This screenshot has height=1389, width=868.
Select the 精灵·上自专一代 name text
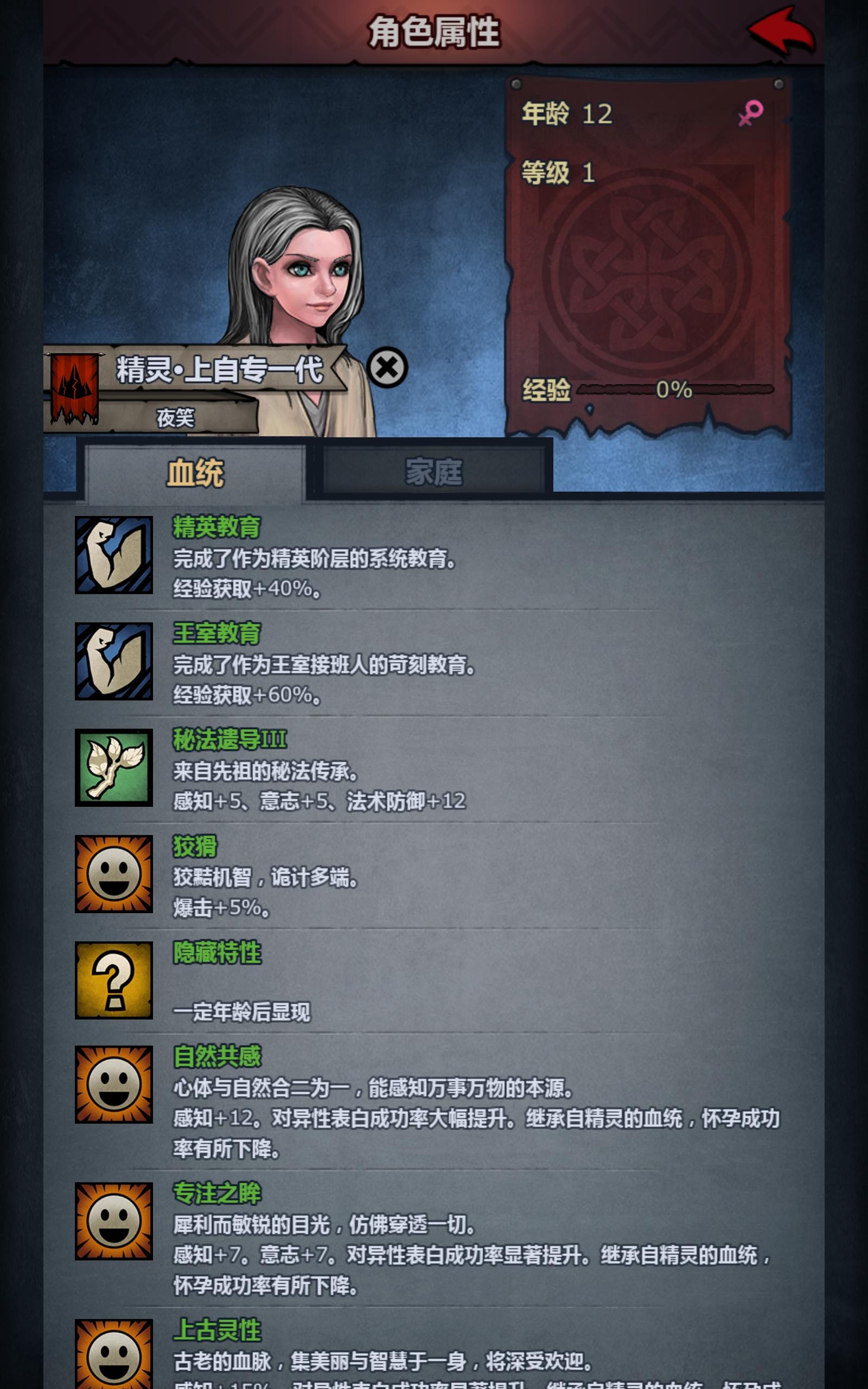point(221,370)
